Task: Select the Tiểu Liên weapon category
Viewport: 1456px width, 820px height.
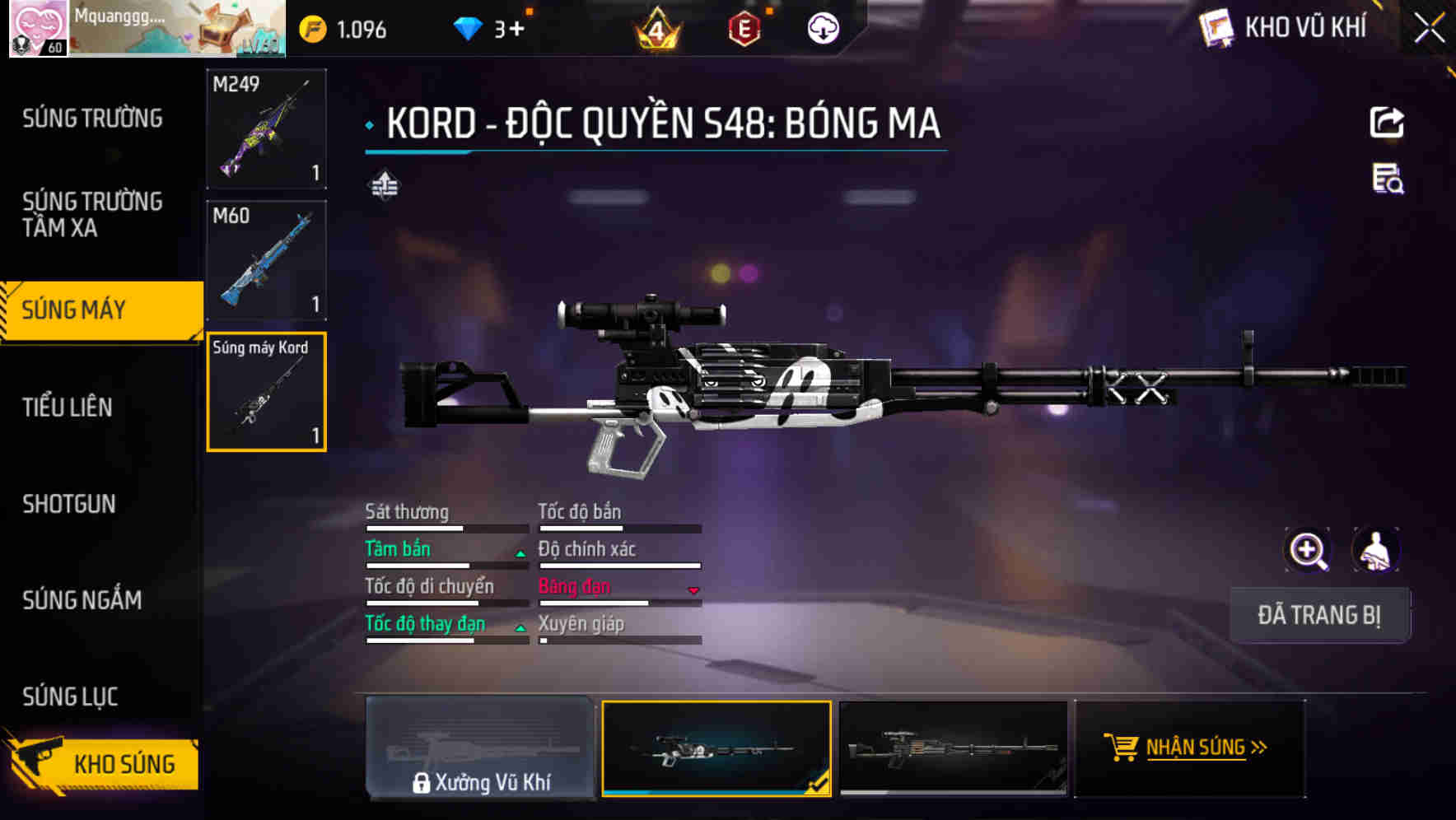Action: (x=68, y=407)
